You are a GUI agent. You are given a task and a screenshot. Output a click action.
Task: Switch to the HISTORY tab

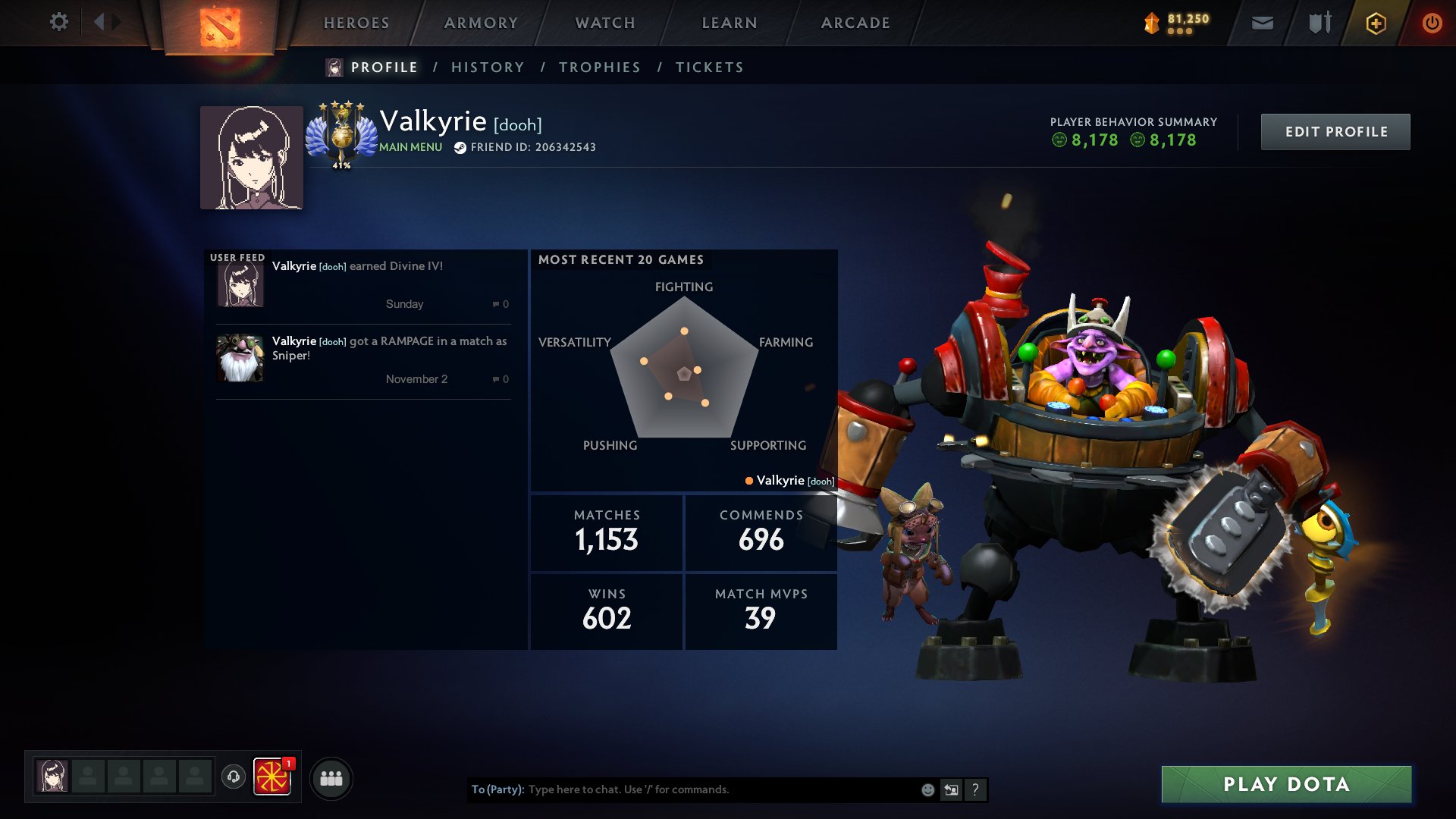click(488, 67)
